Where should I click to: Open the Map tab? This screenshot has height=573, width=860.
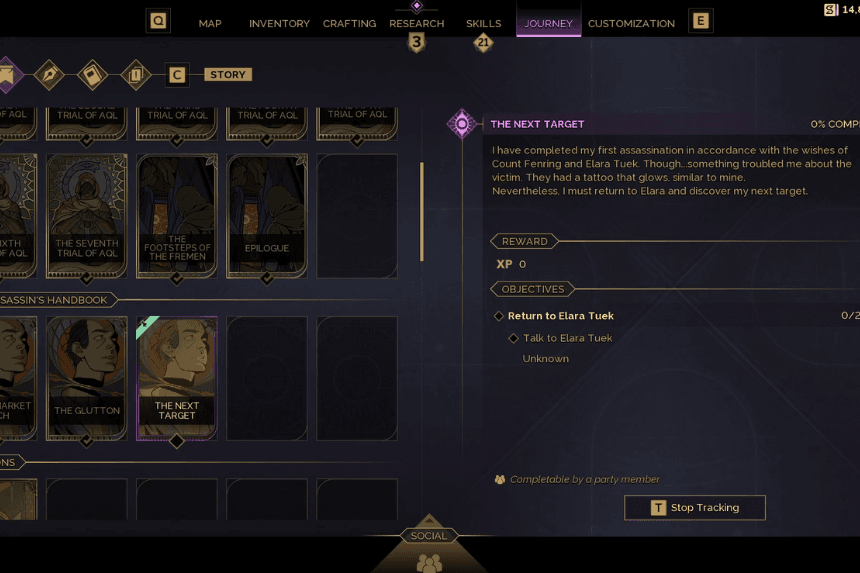point(210,23)
